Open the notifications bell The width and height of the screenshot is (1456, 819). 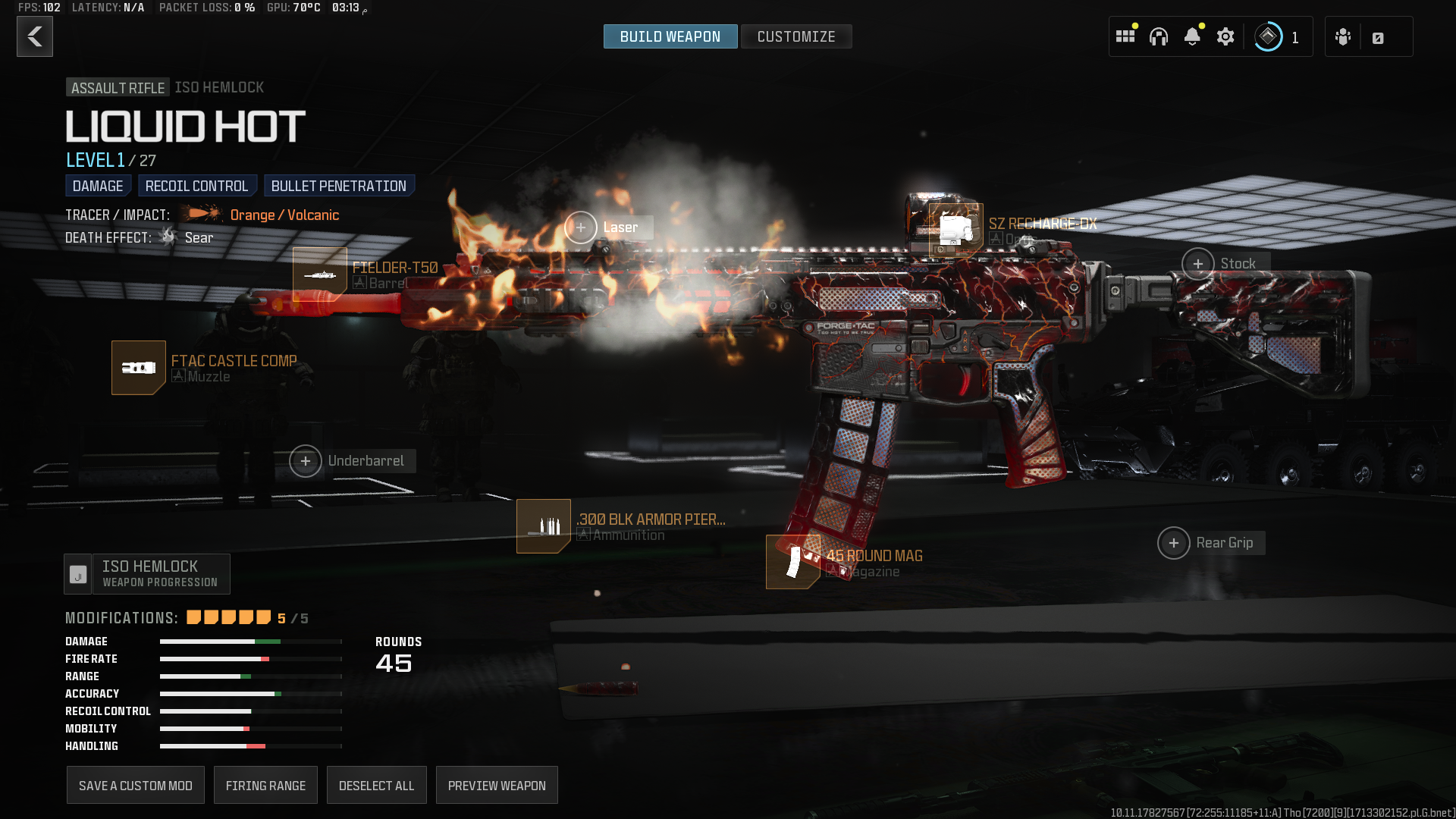[1192, 36]
